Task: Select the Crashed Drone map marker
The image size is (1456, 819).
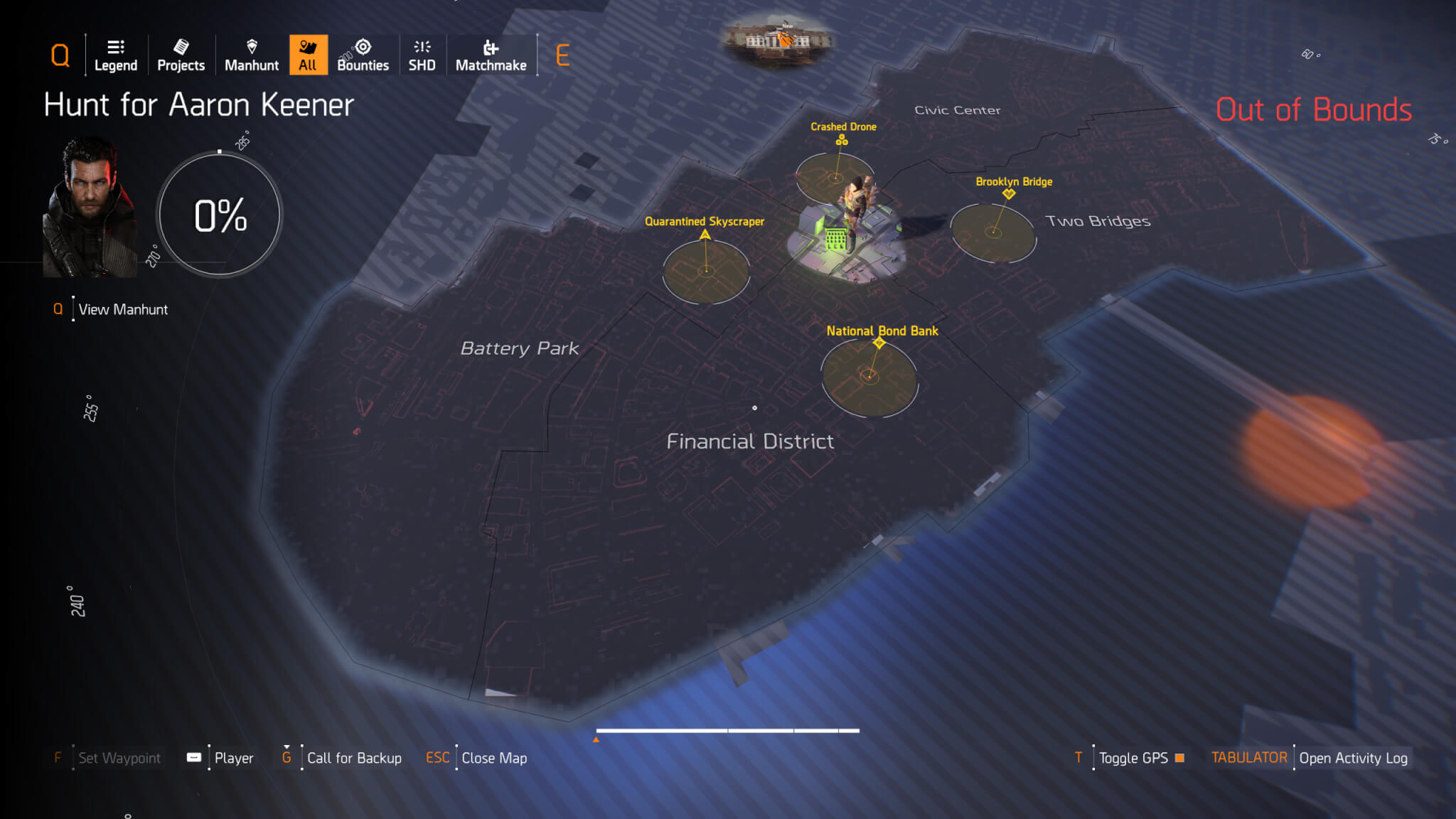Action: pyautogui.click(x=842, y=140)
